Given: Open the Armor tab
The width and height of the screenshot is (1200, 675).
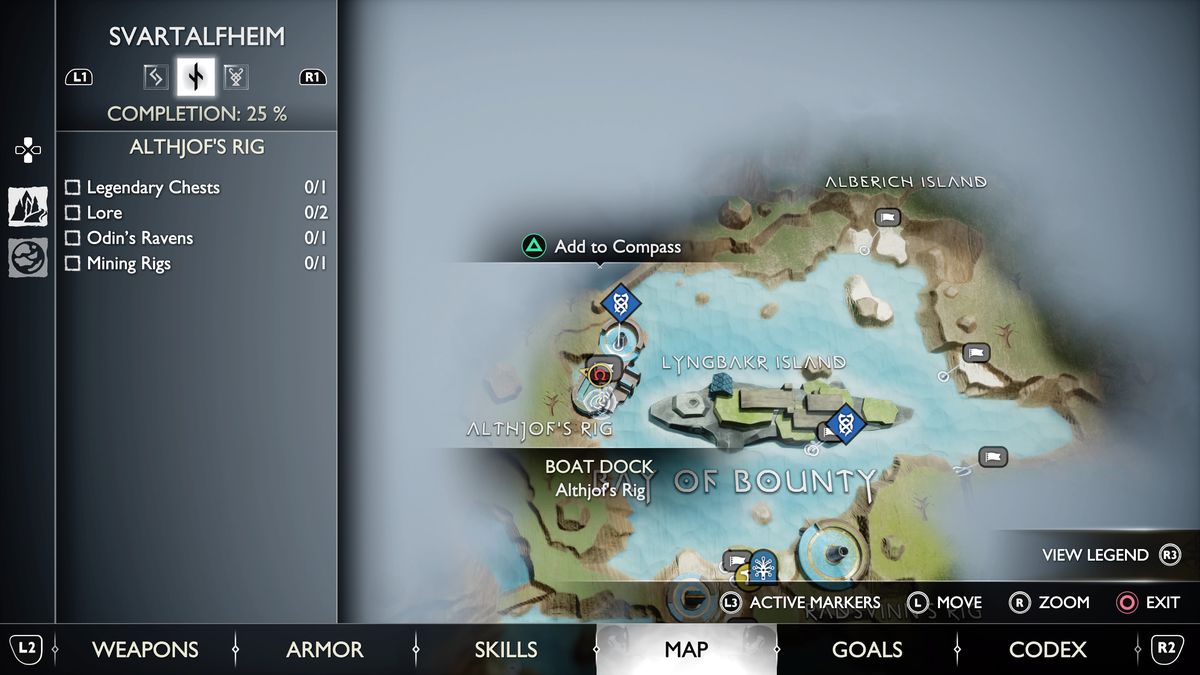Looking at the screenshot, I should 325,649.
